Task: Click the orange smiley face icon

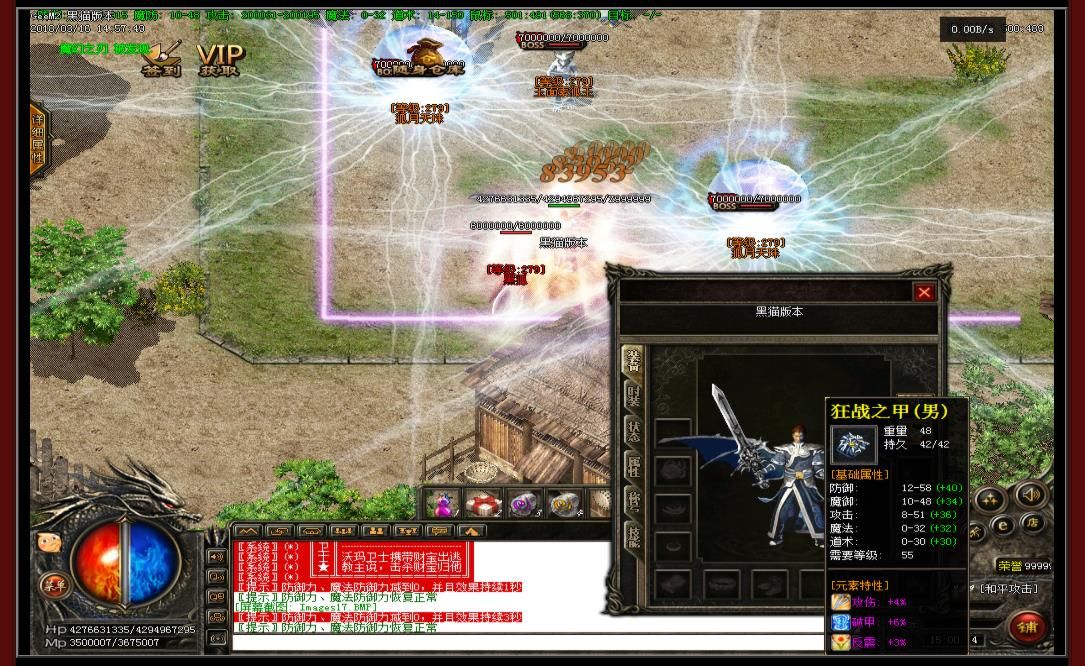Action: (x=48, y=543)
